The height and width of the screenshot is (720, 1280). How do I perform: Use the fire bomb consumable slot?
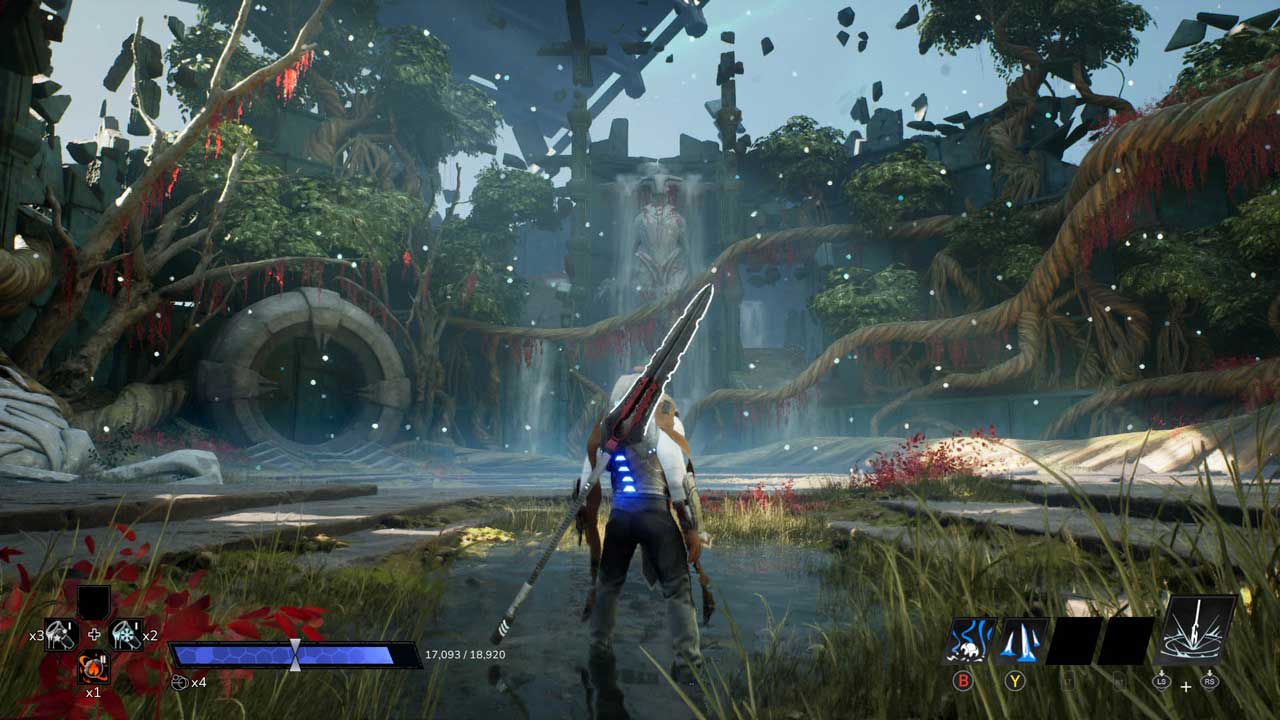pyautogui.click(x=94, y=666)
